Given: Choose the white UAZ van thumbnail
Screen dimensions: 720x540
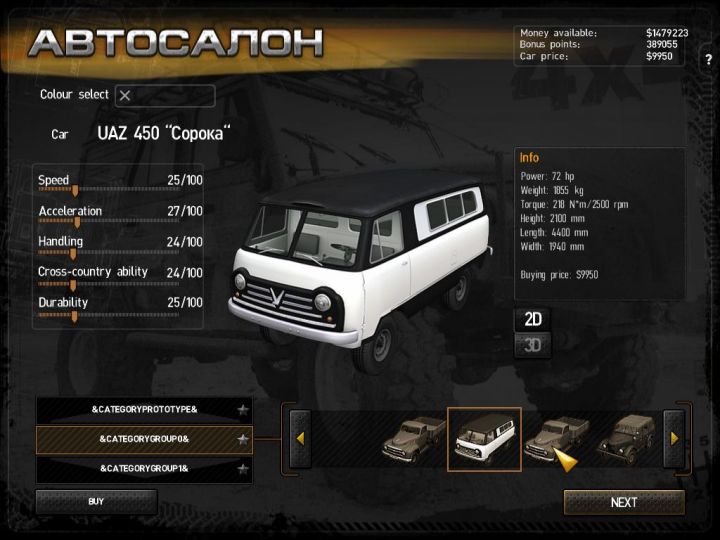Looking at the screenshot, I should pyautogui.click(x=484, y=439).
